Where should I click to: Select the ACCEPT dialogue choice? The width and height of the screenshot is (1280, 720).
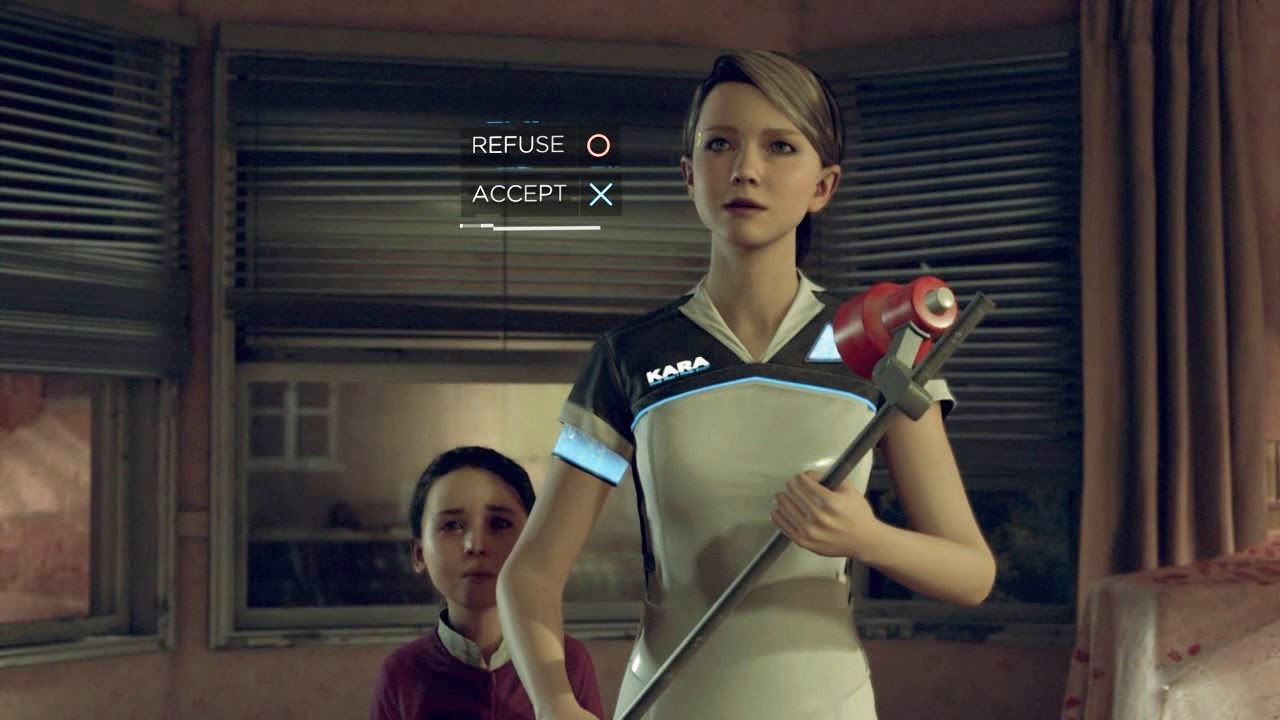(x=540, y=194)
